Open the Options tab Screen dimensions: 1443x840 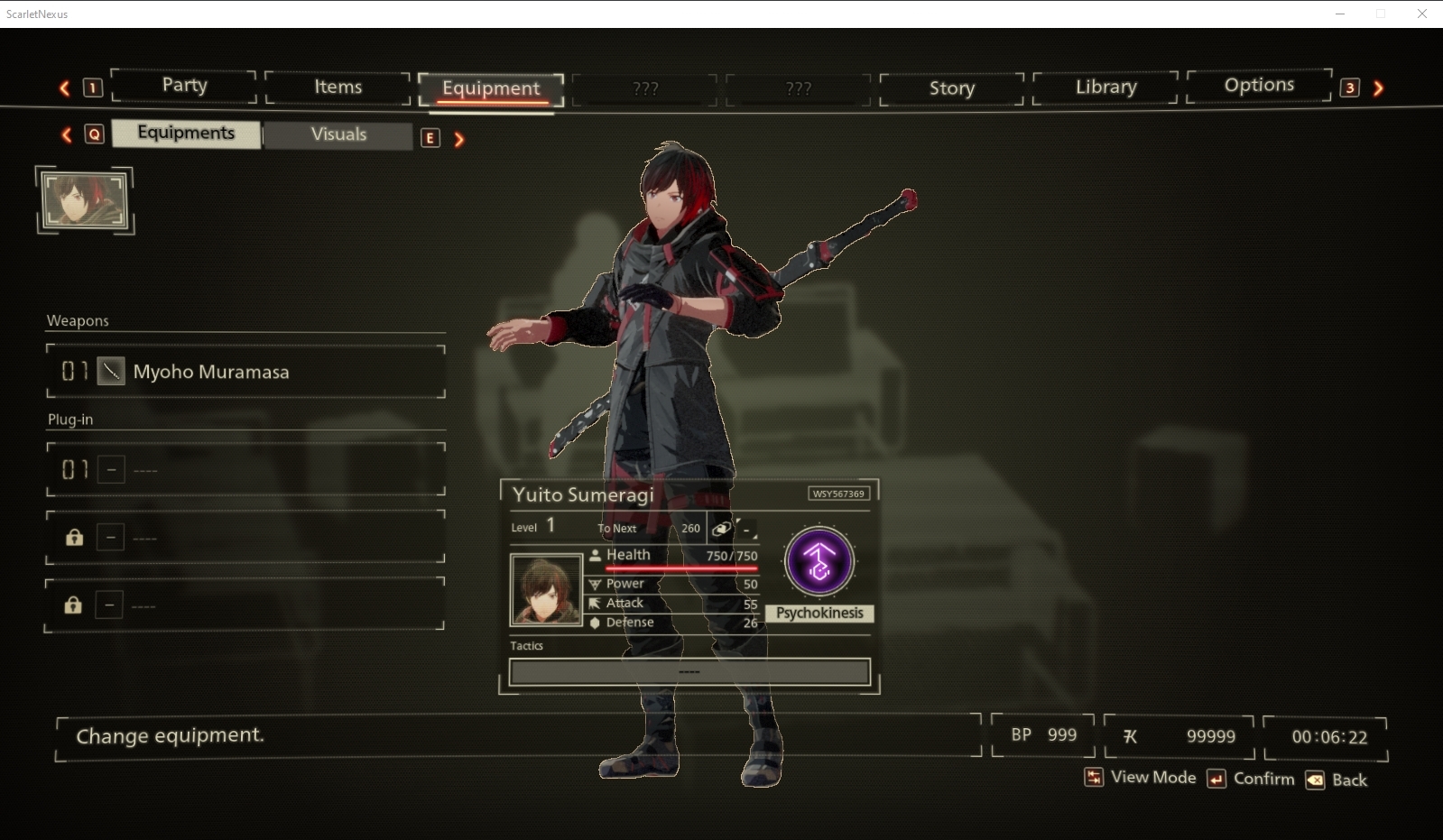tap(1259, 86)
